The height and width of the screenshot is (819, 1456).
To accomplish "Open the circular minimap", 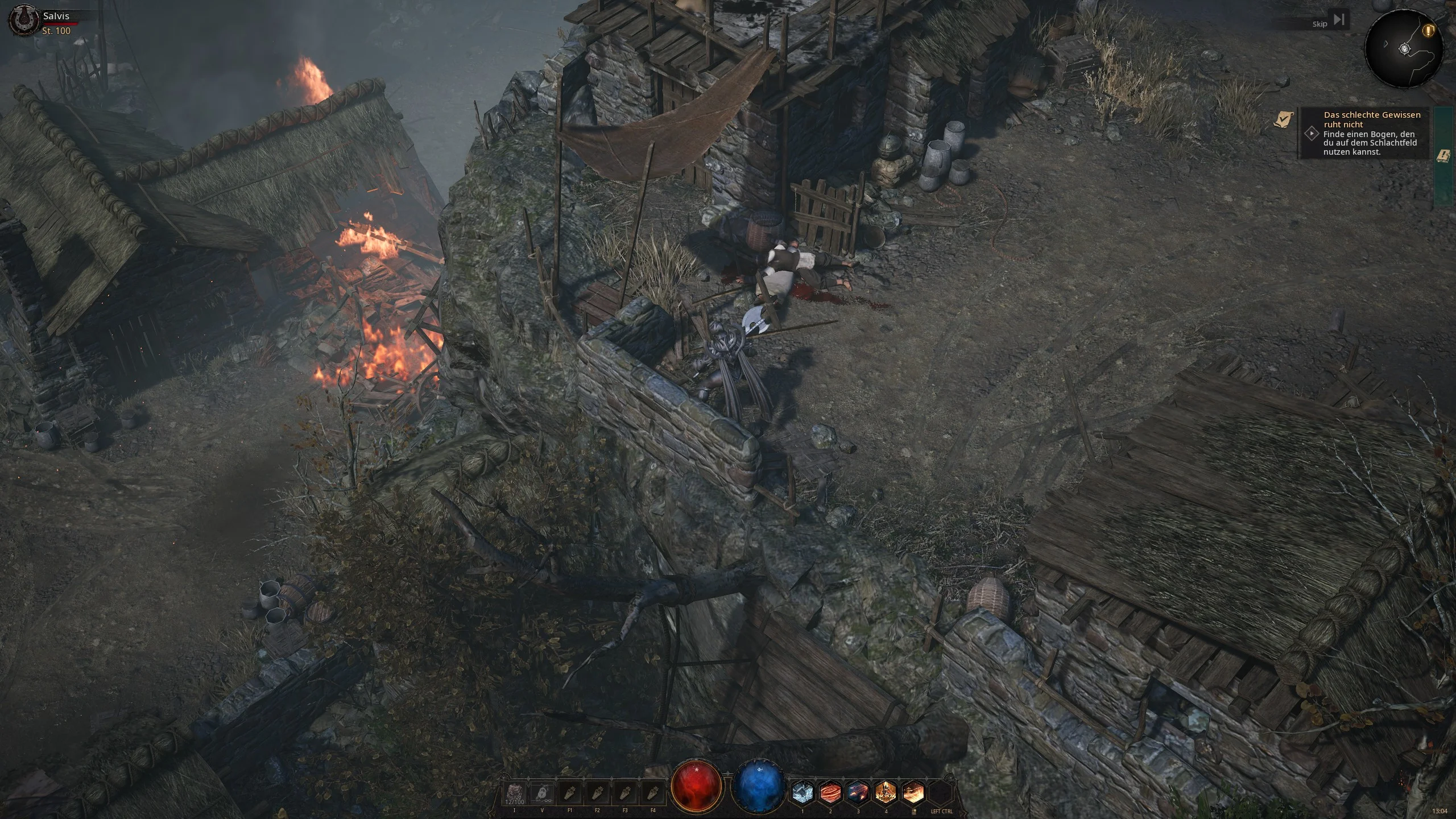I will [x=1404, y=49].
